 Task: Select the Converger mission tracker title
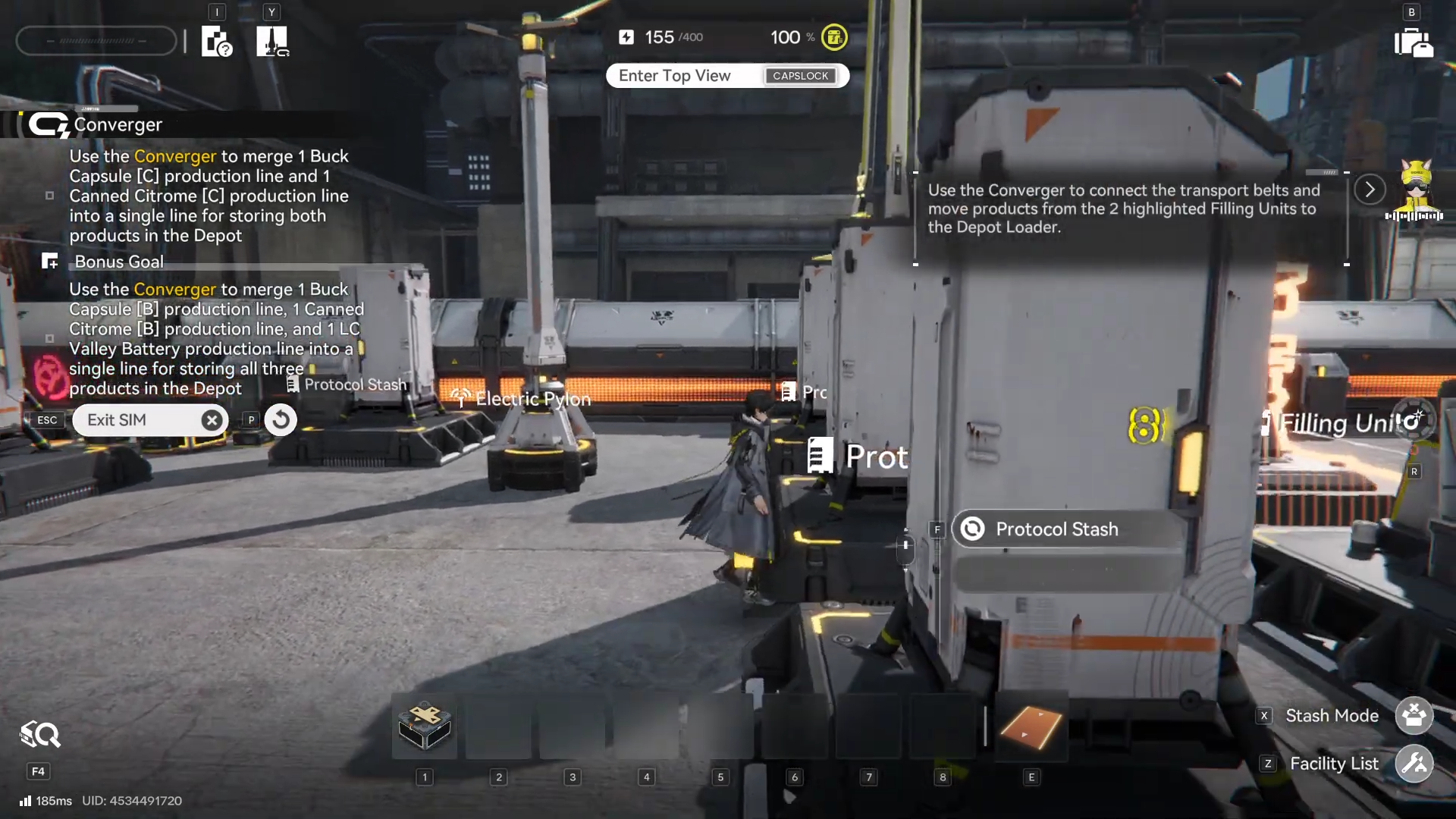[x=118, y=124]
